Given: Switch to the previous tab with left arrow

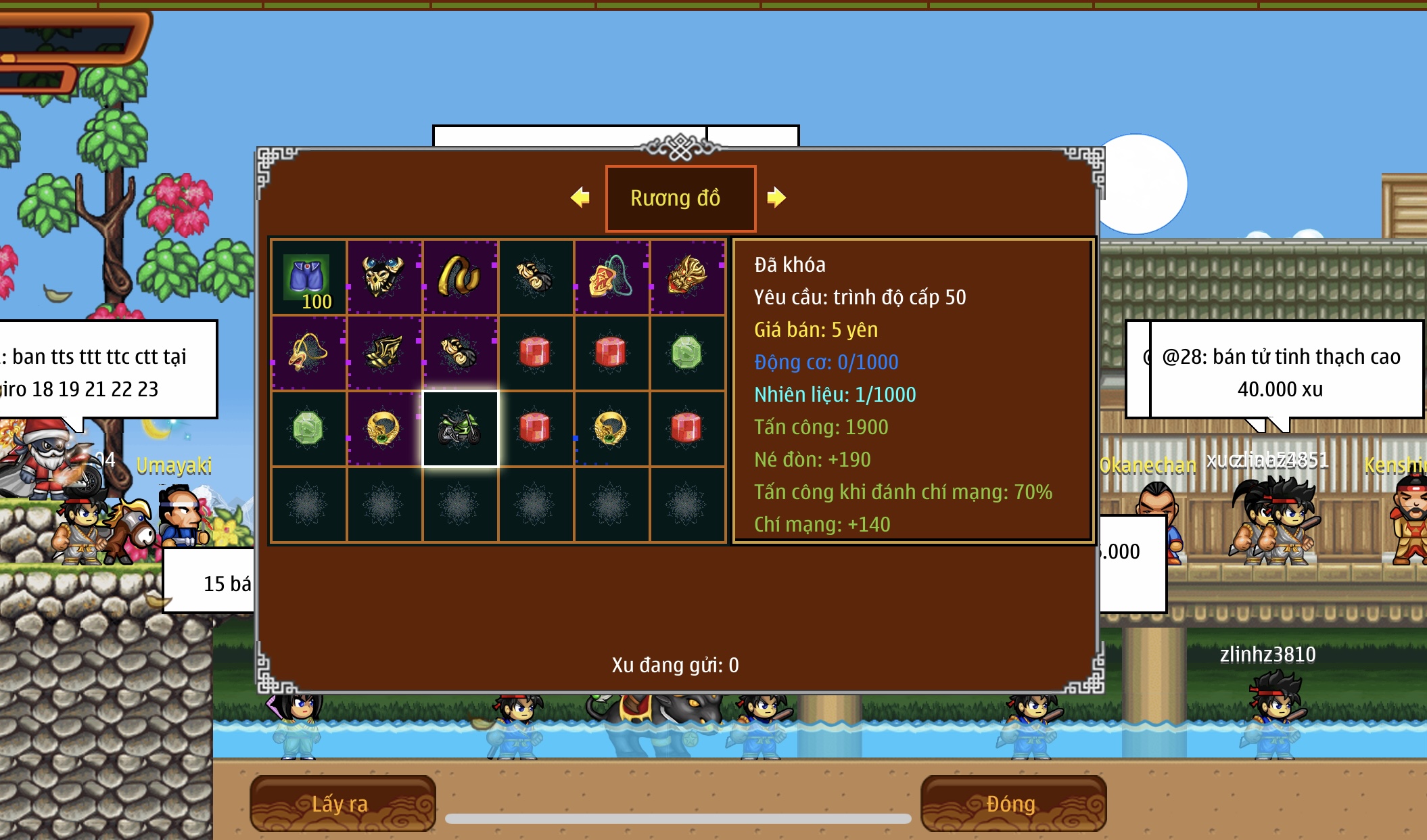Looking at the screenshot, I should [580, 197].
